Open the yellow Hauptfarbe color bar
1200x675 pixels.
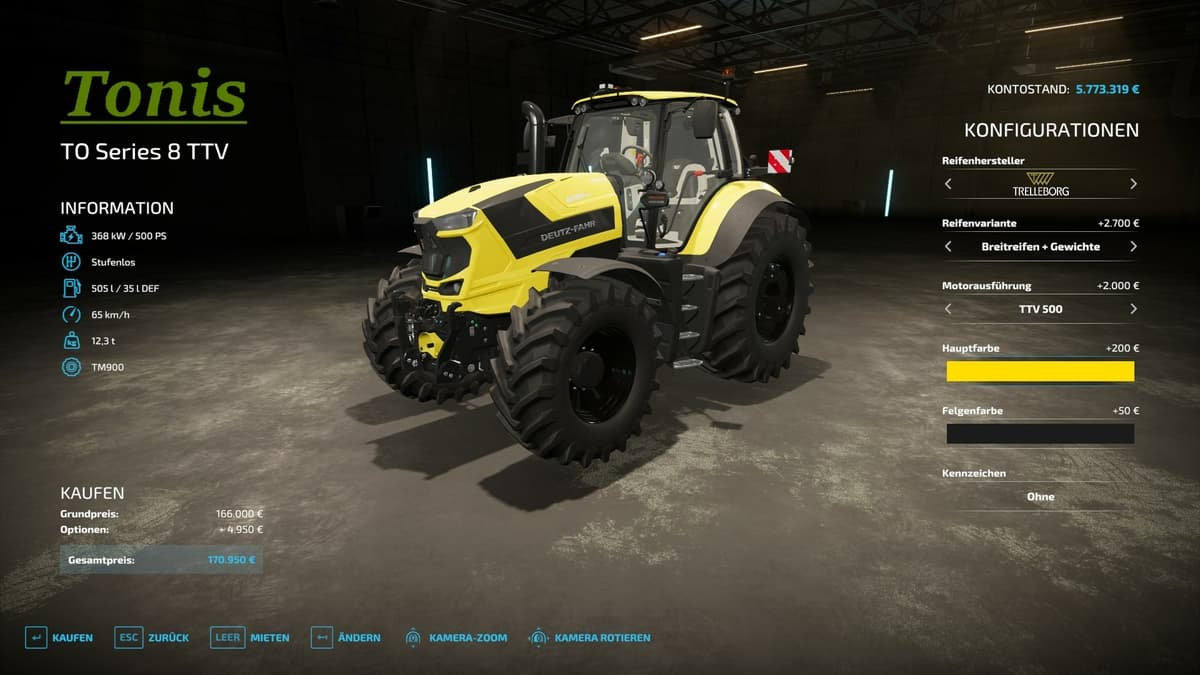(x=1040, y=371)
